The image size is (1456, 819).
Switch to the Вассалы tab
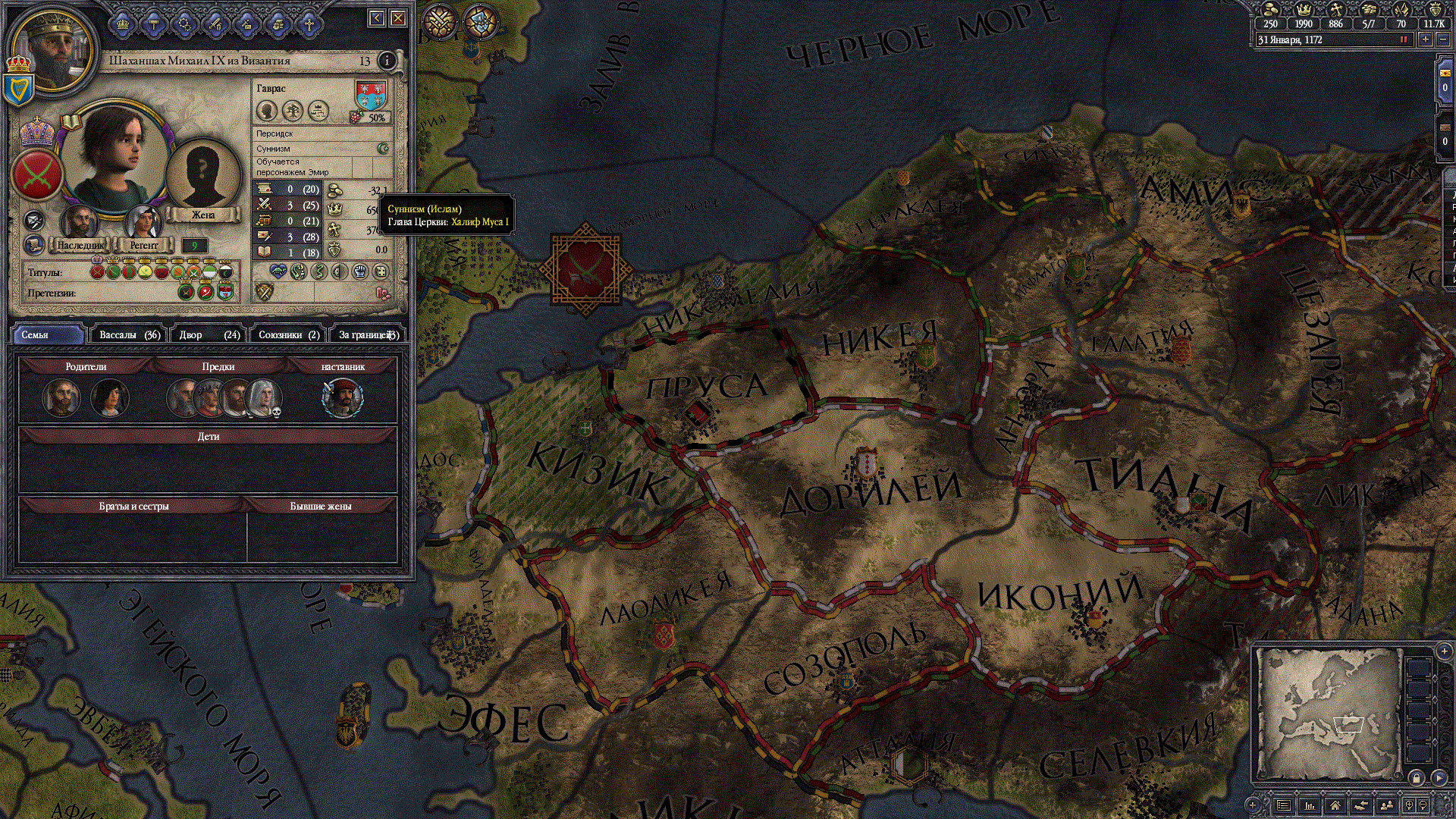[x=129, y=334]
